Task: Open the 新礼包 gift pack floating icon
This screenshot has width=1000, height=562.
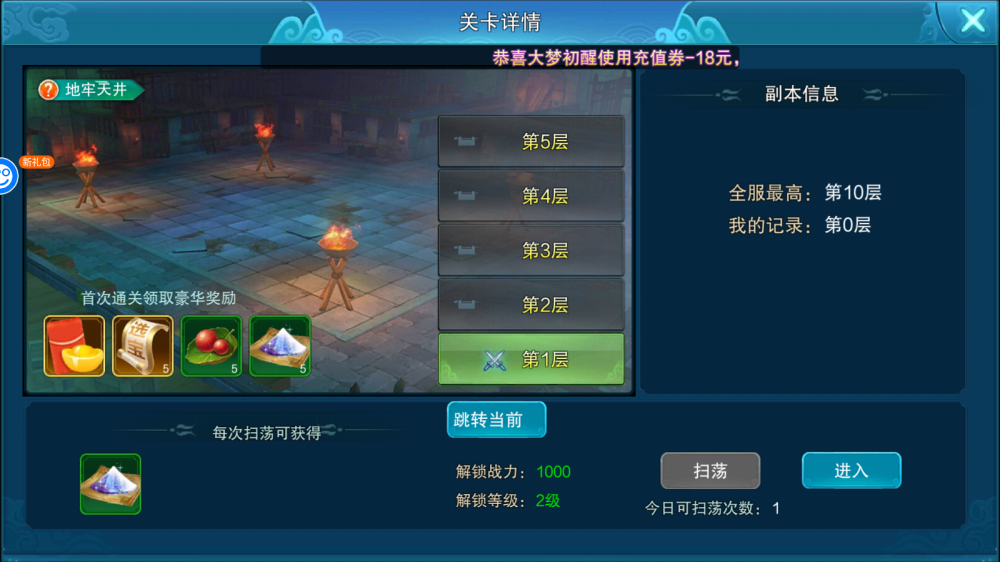Action: (x=7, y=176)
